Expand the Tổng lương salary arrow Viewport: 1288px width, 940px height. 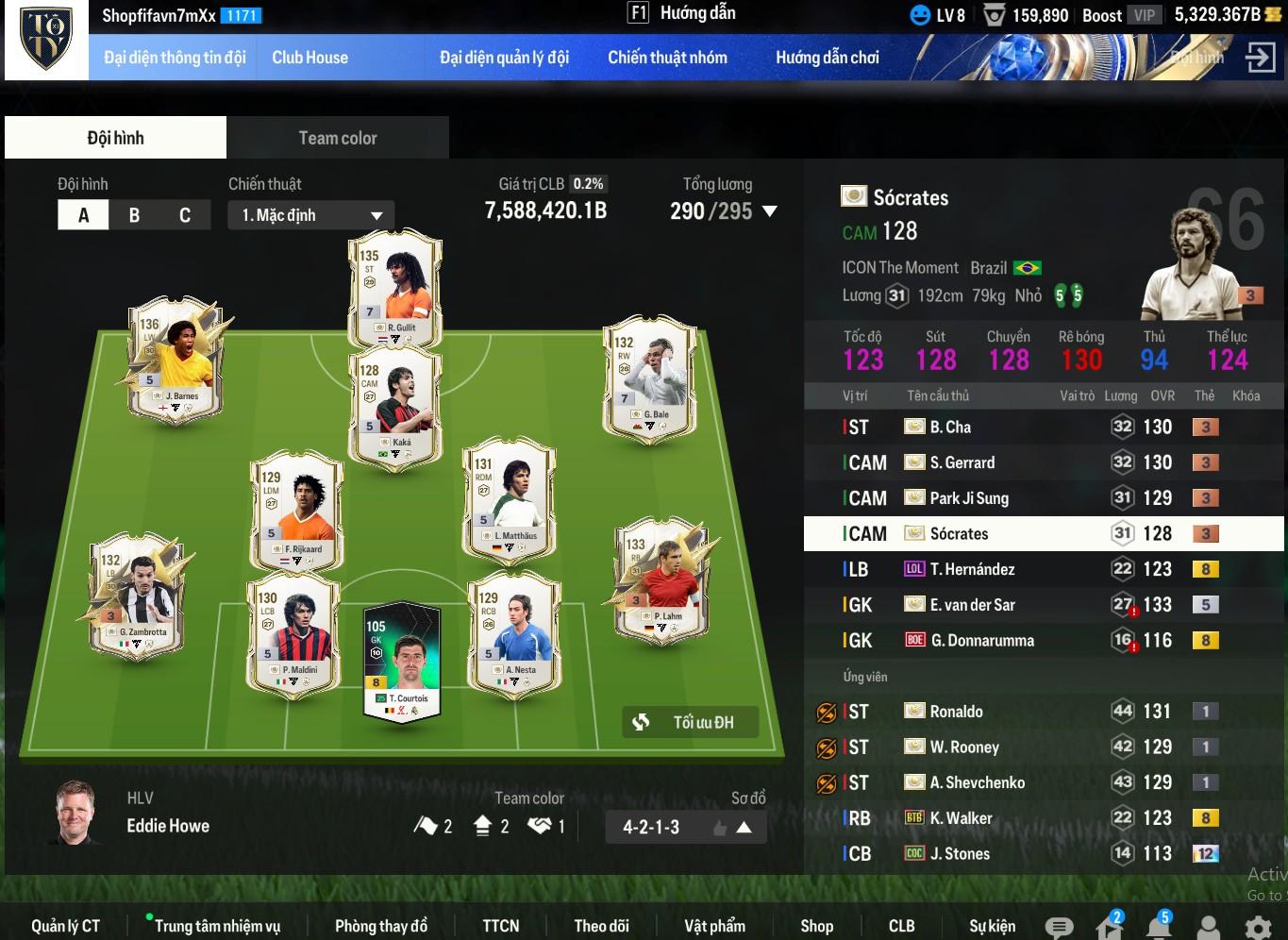(x=770, y=211)
